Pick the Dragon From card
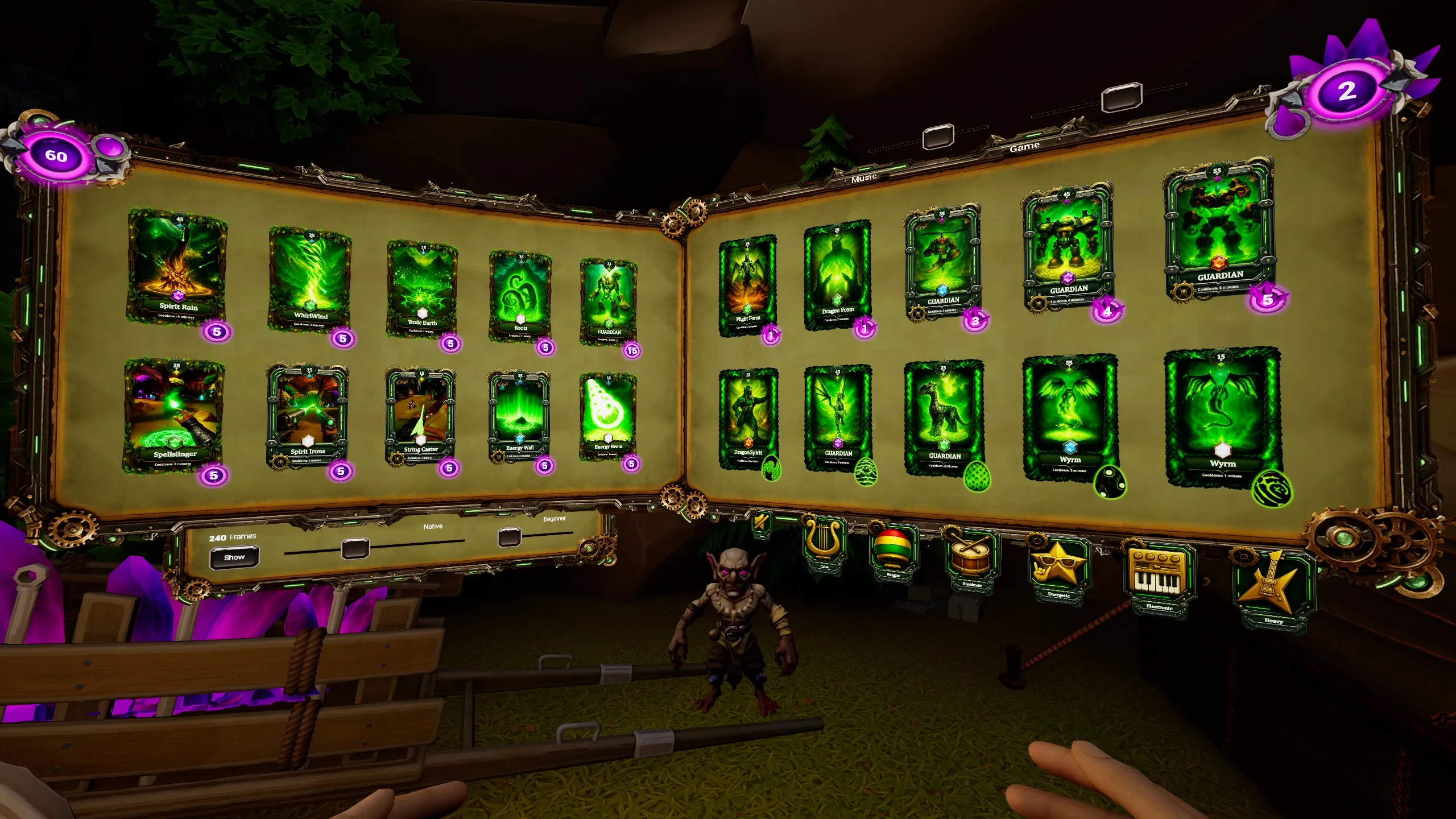 pyautogui.click(x=837, y=276)
